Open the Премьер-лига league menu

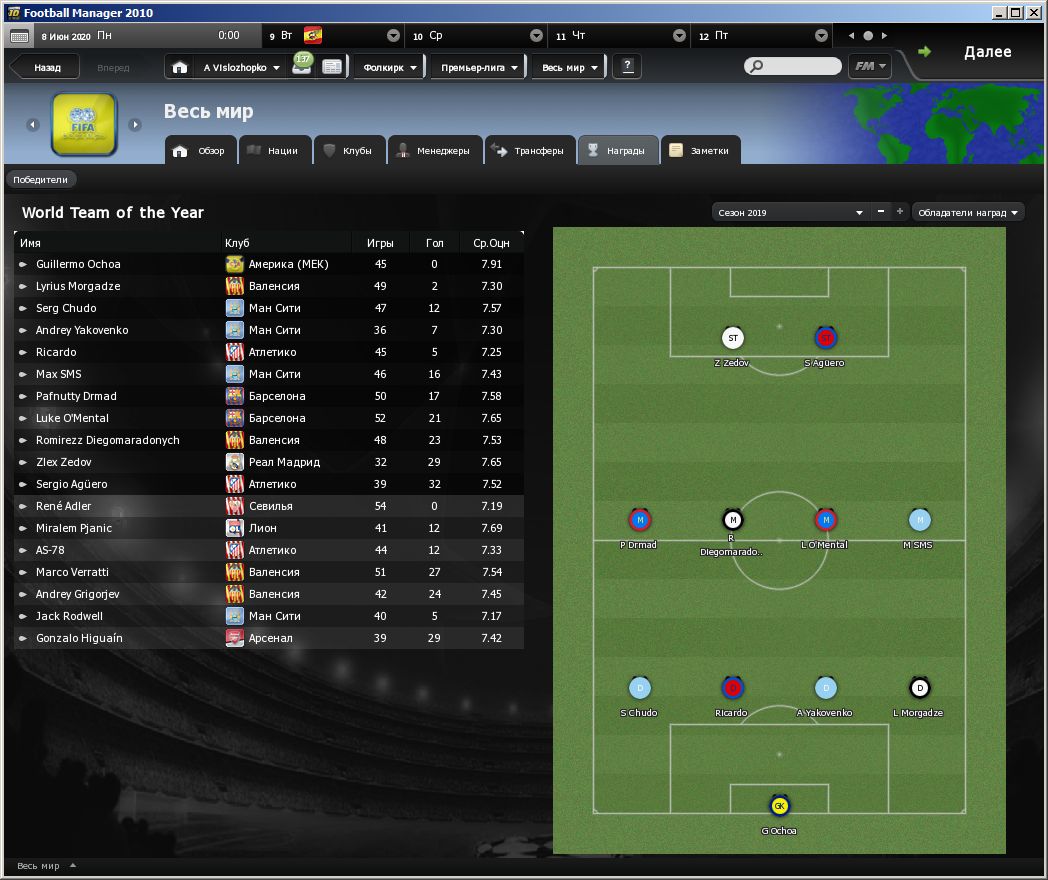point(479,68)
